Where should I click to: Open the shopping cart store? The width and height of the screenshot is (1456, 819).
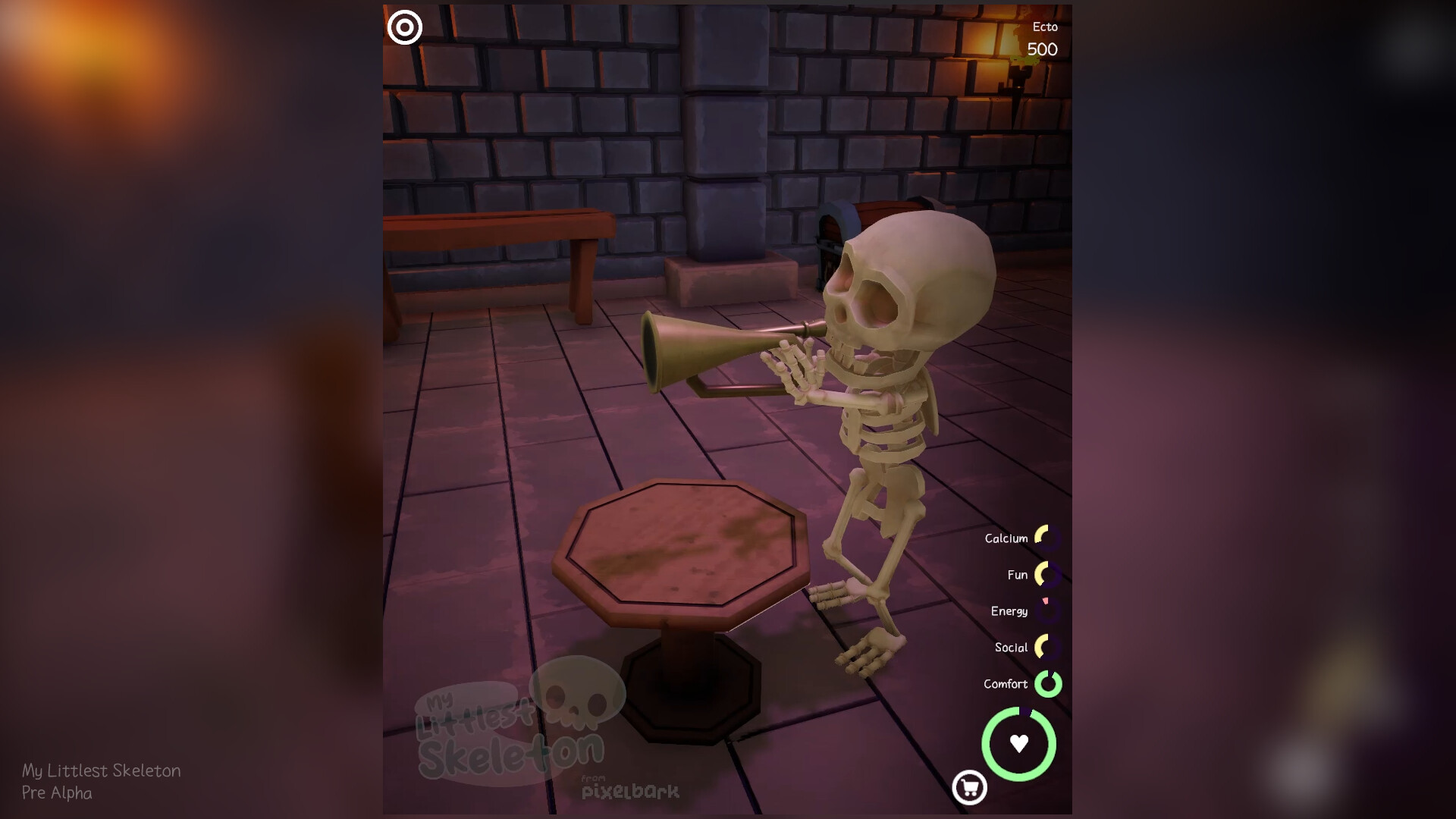tap(971, 788)
